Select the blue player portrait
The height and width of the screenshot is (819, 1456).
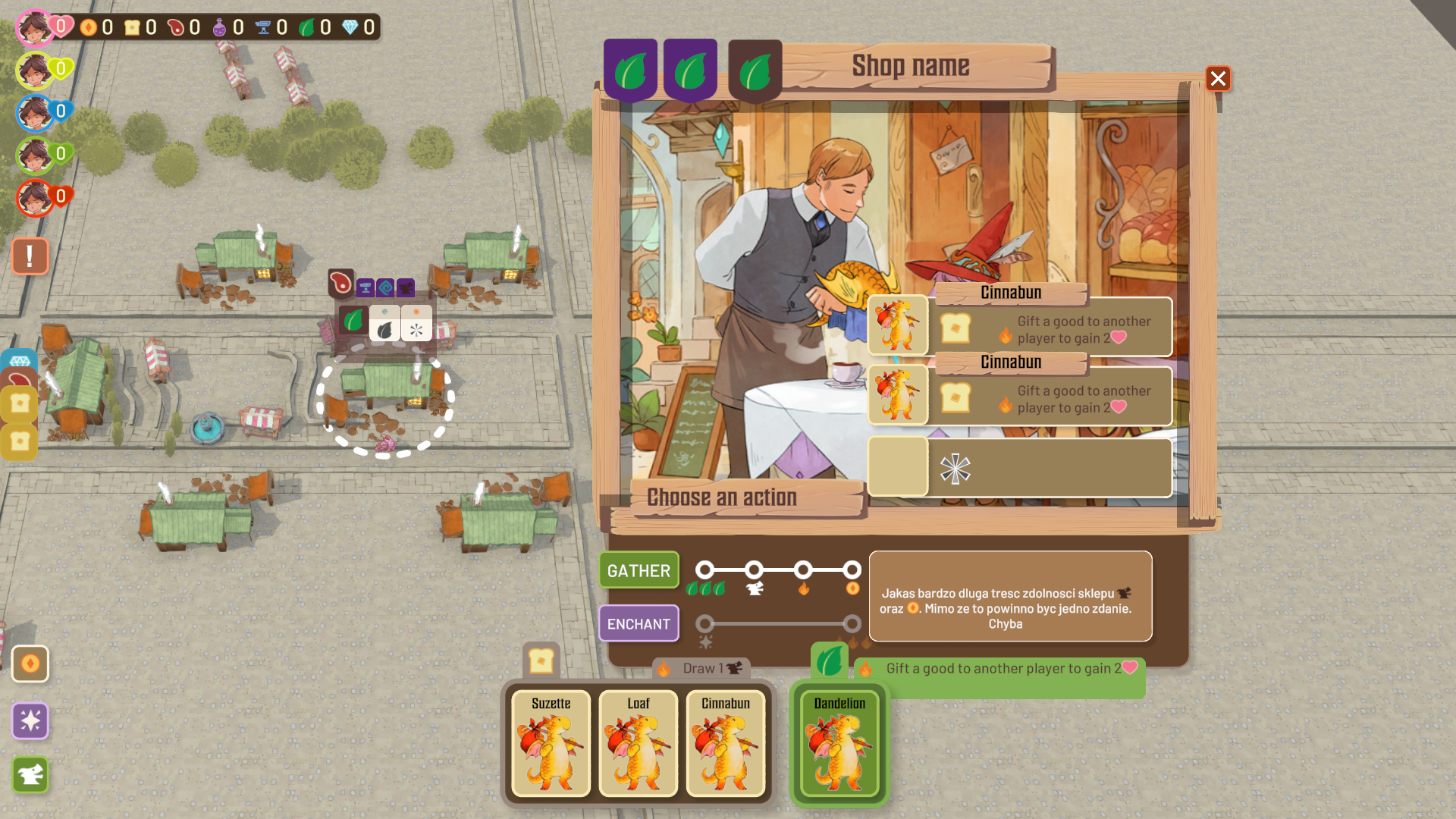point(34,114)
